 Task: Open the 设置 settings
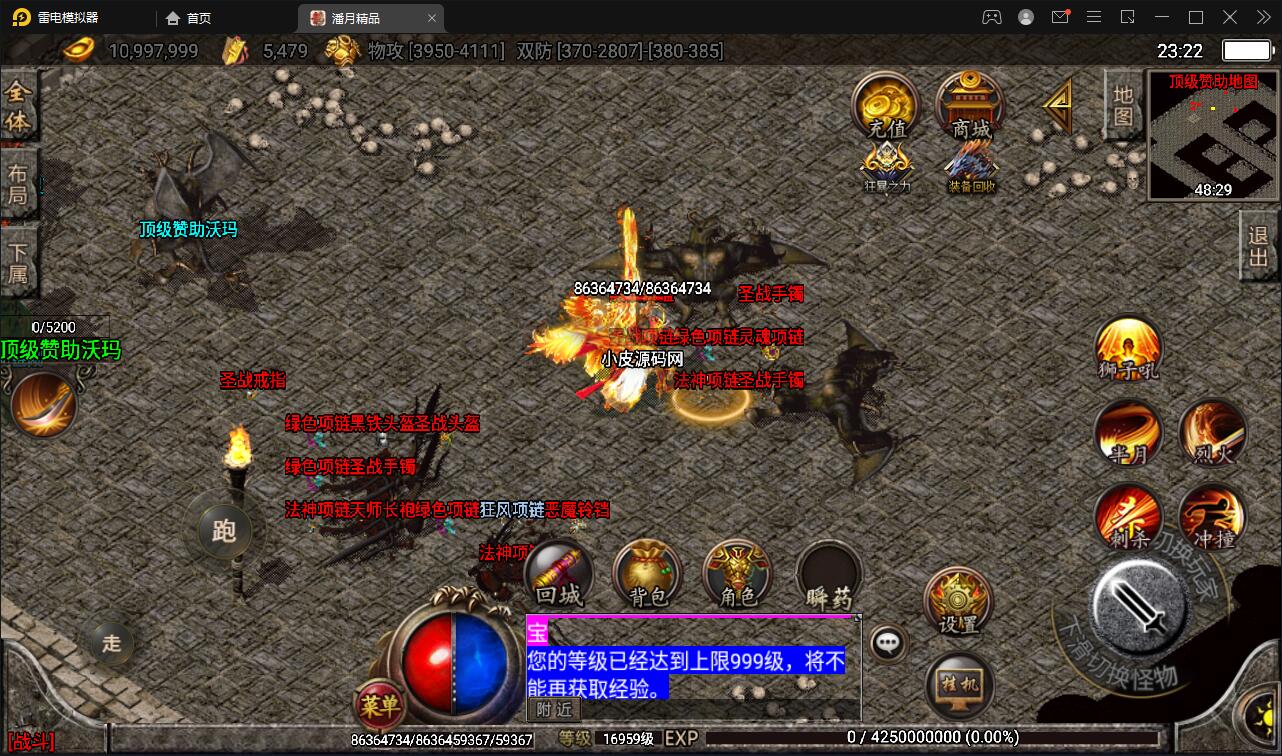957,601
